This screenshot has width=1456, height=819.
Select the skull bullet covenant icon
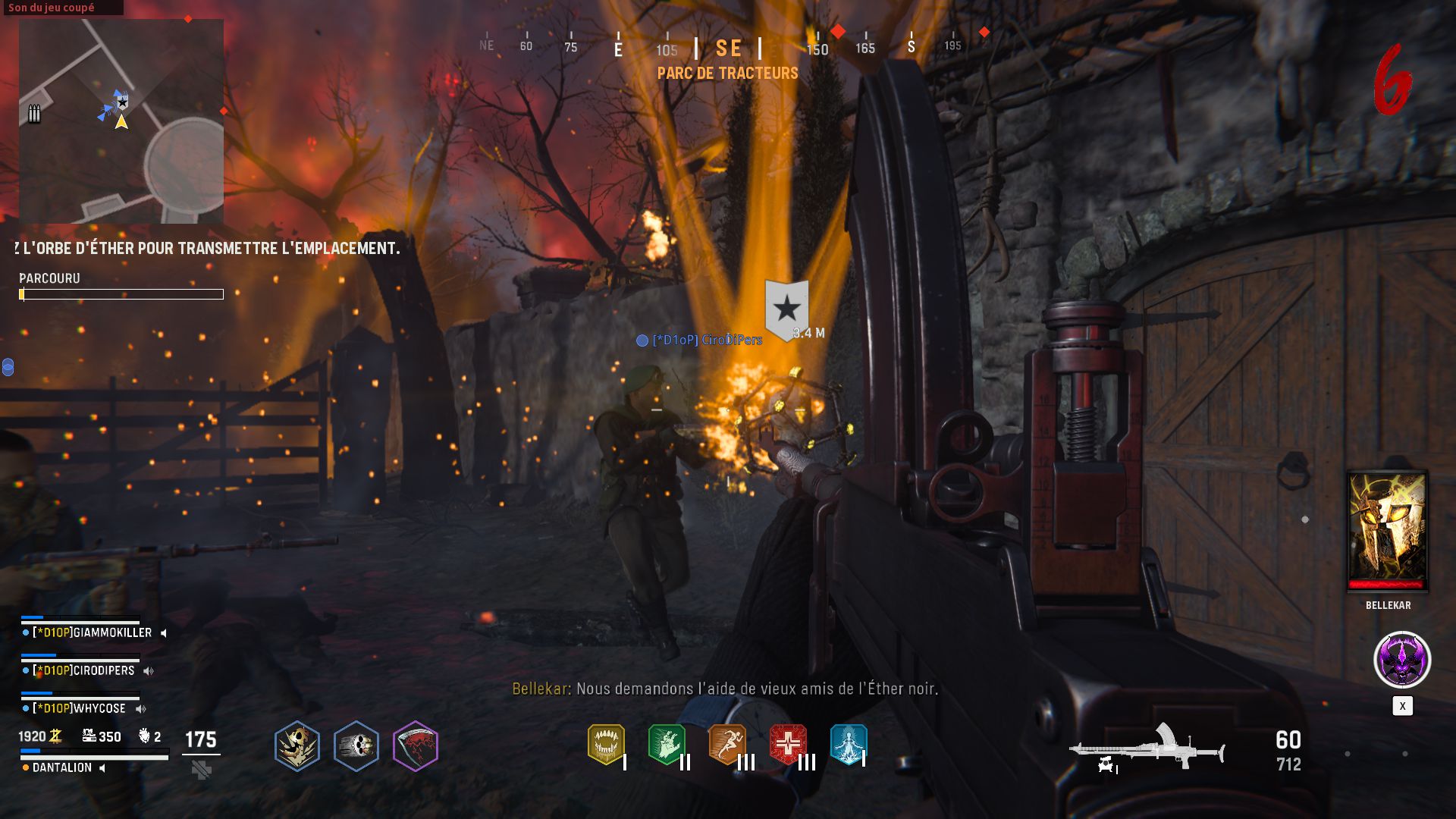356,746
